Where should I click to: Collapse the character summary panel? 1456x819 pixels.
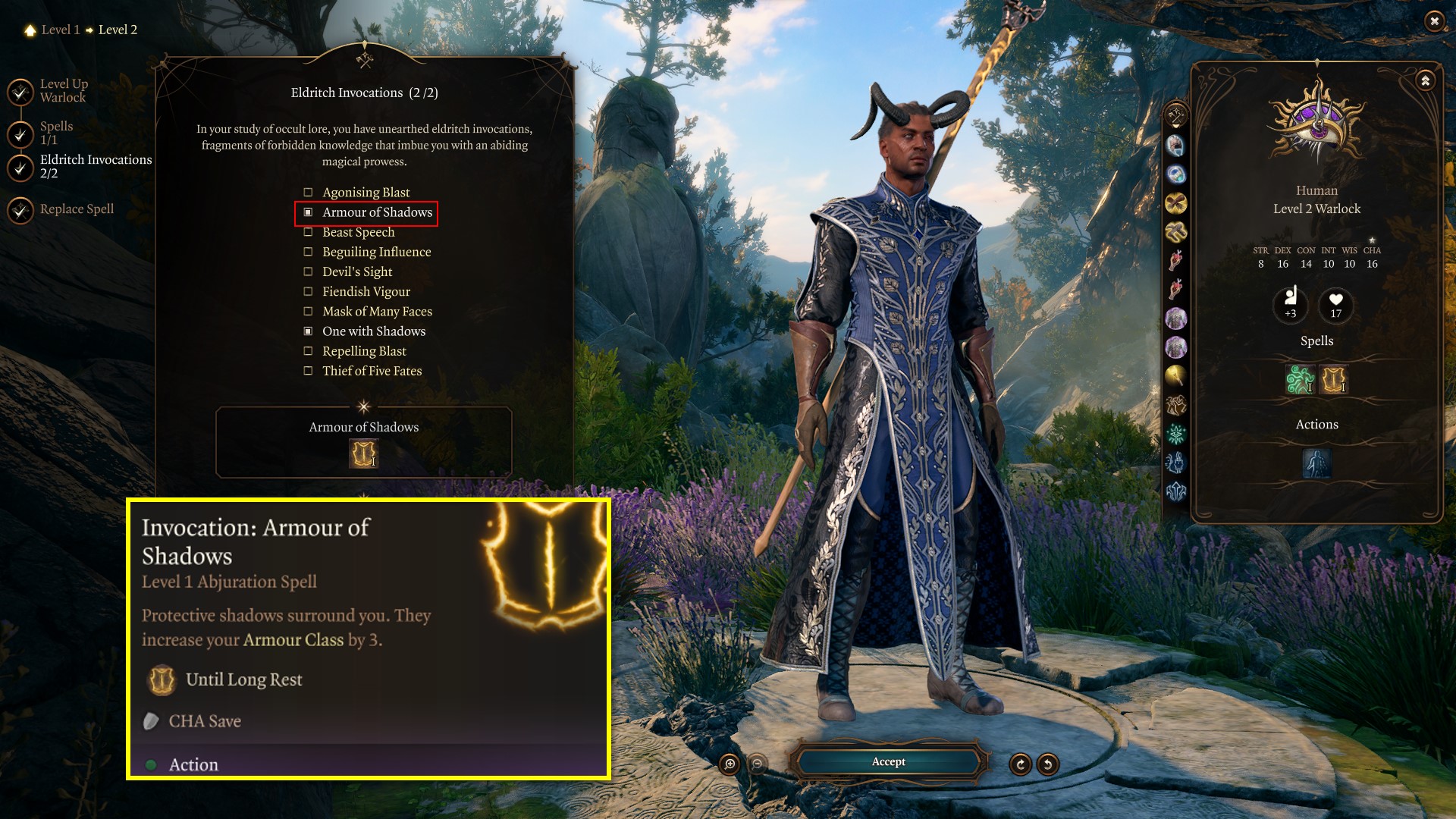tap(1425, 80)
